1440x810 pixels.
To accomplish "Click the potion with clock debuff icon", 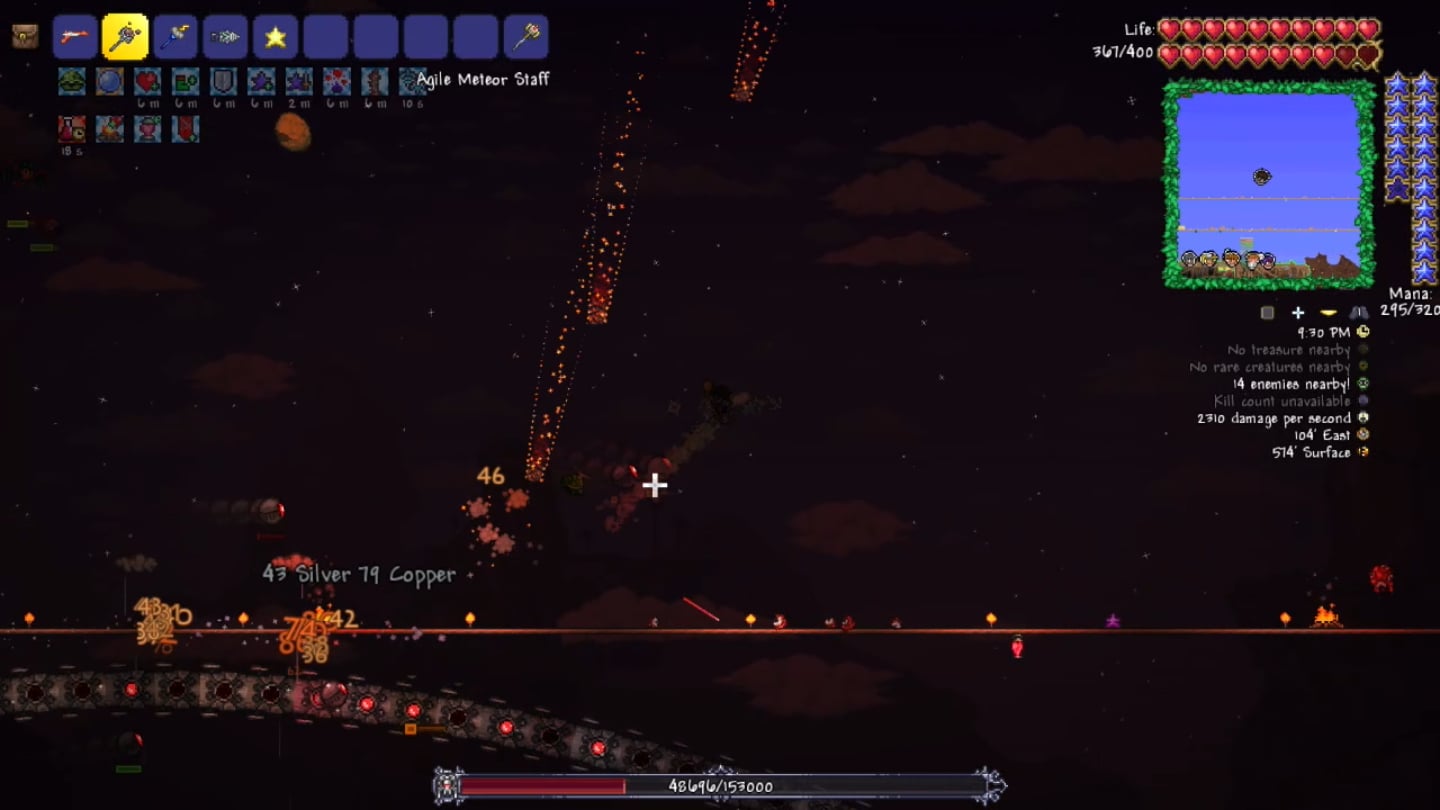I will pyautogui.click(x=71, y=128).
